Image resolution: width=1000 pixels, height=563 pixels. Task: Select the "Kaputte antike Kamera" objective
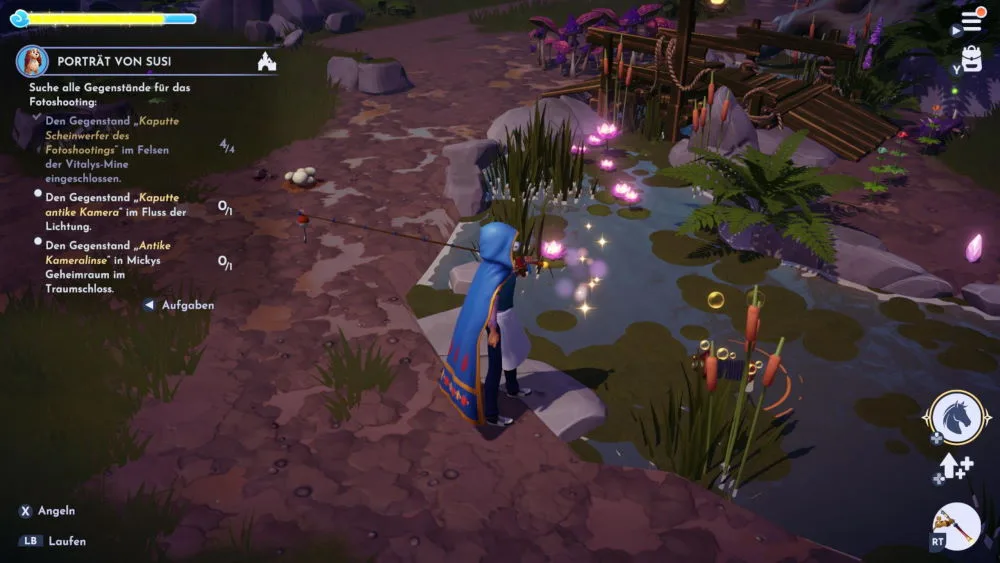click(116, 204)
